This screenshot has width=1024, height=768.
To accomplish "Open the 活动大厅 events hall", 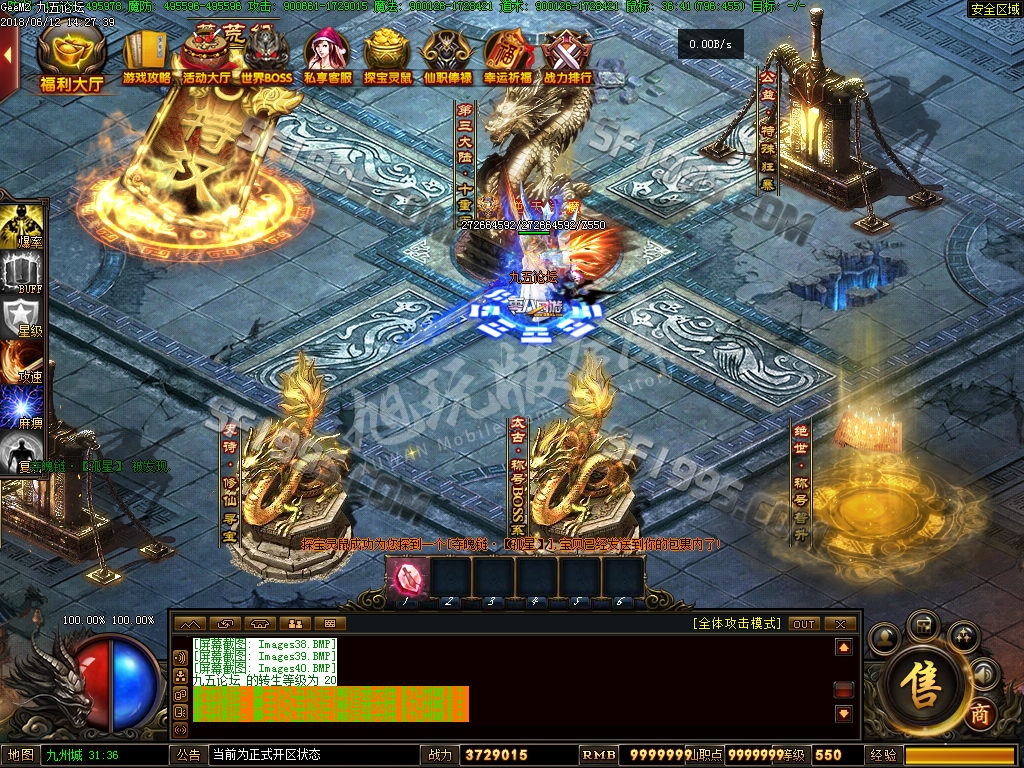I will click(207, 58).
